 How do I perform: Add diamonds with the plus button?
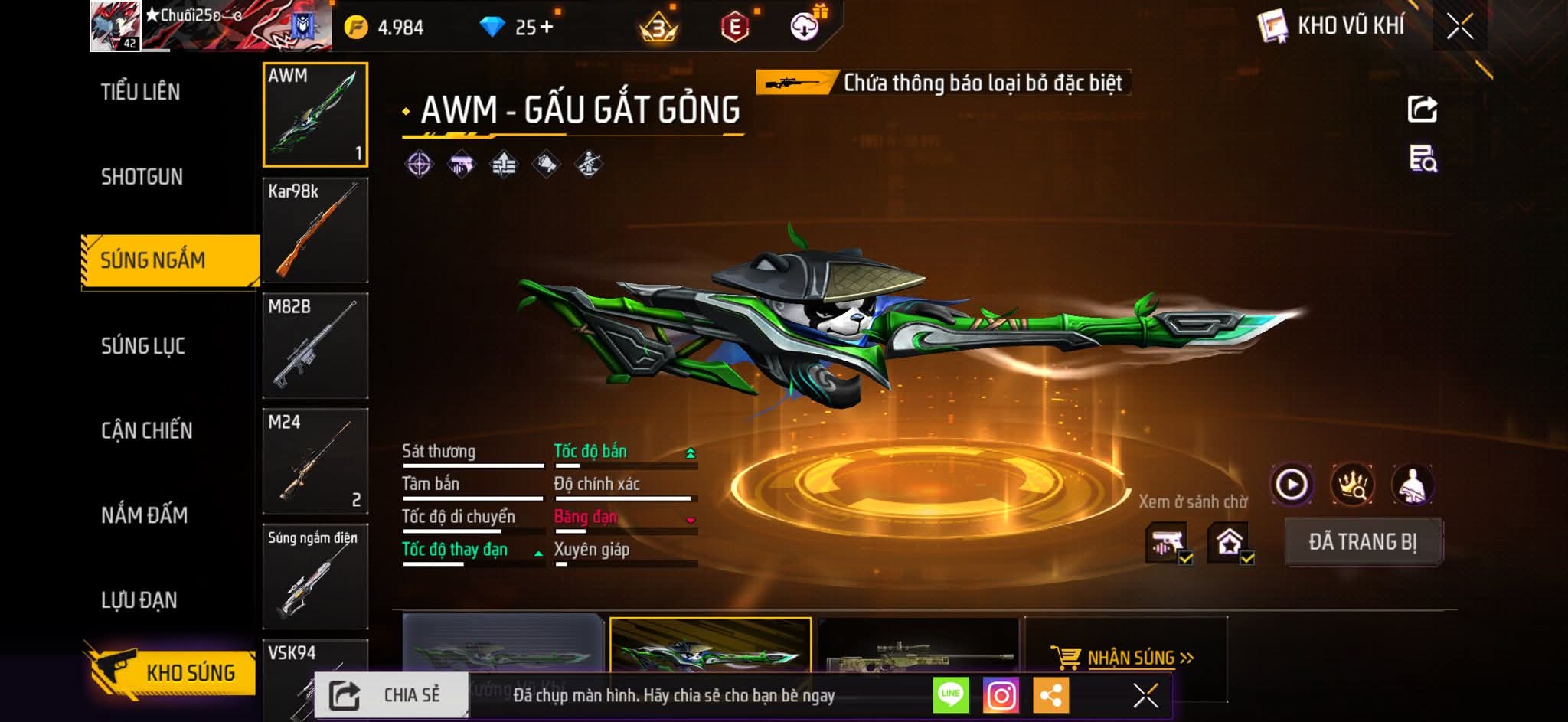pyautogui.click(x=547, y=28)
